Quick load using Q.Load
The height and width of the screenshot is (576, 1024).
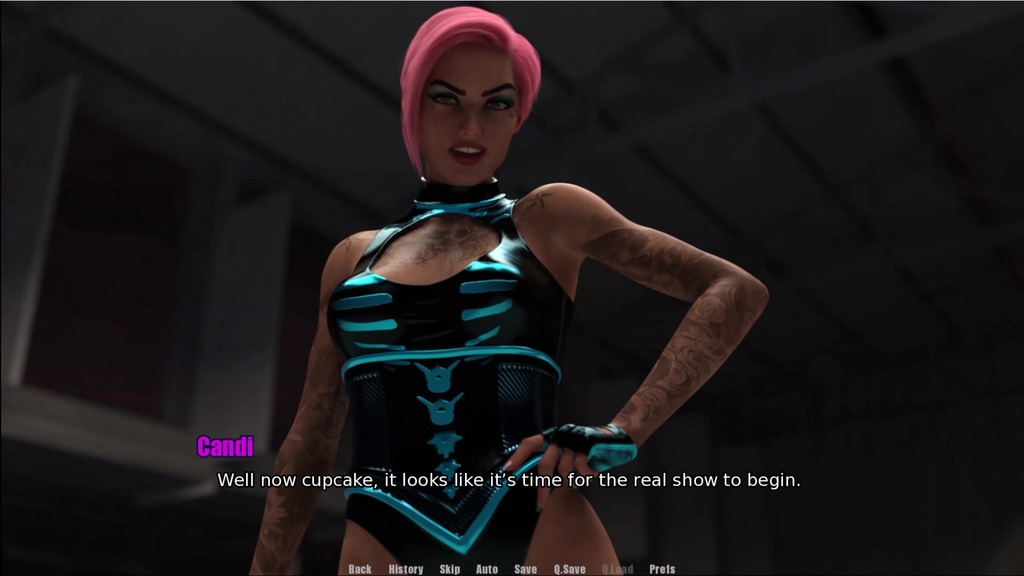click(x=617, y=569)
